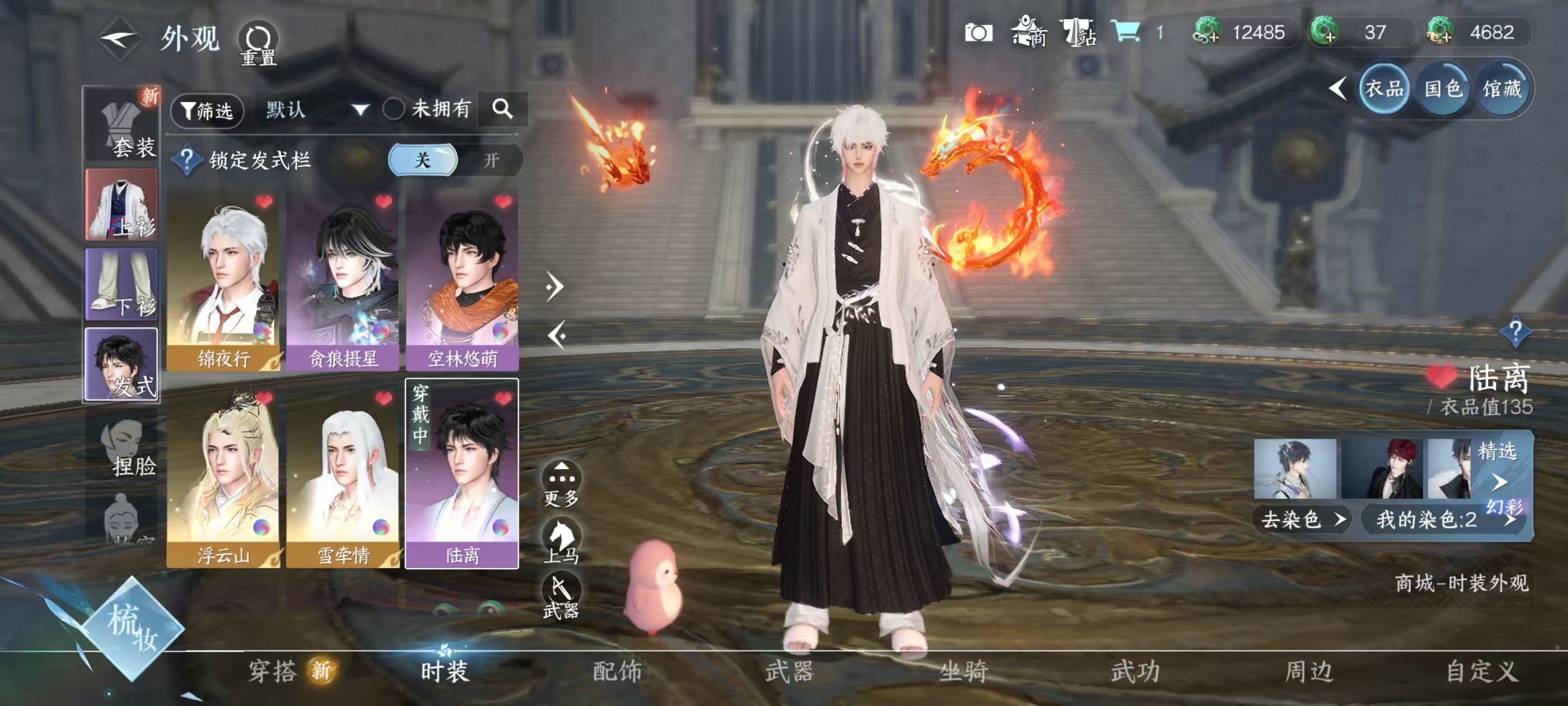Open the magnifier search
The width and height of the screenshot is (1568, 706).
[502, 109]
